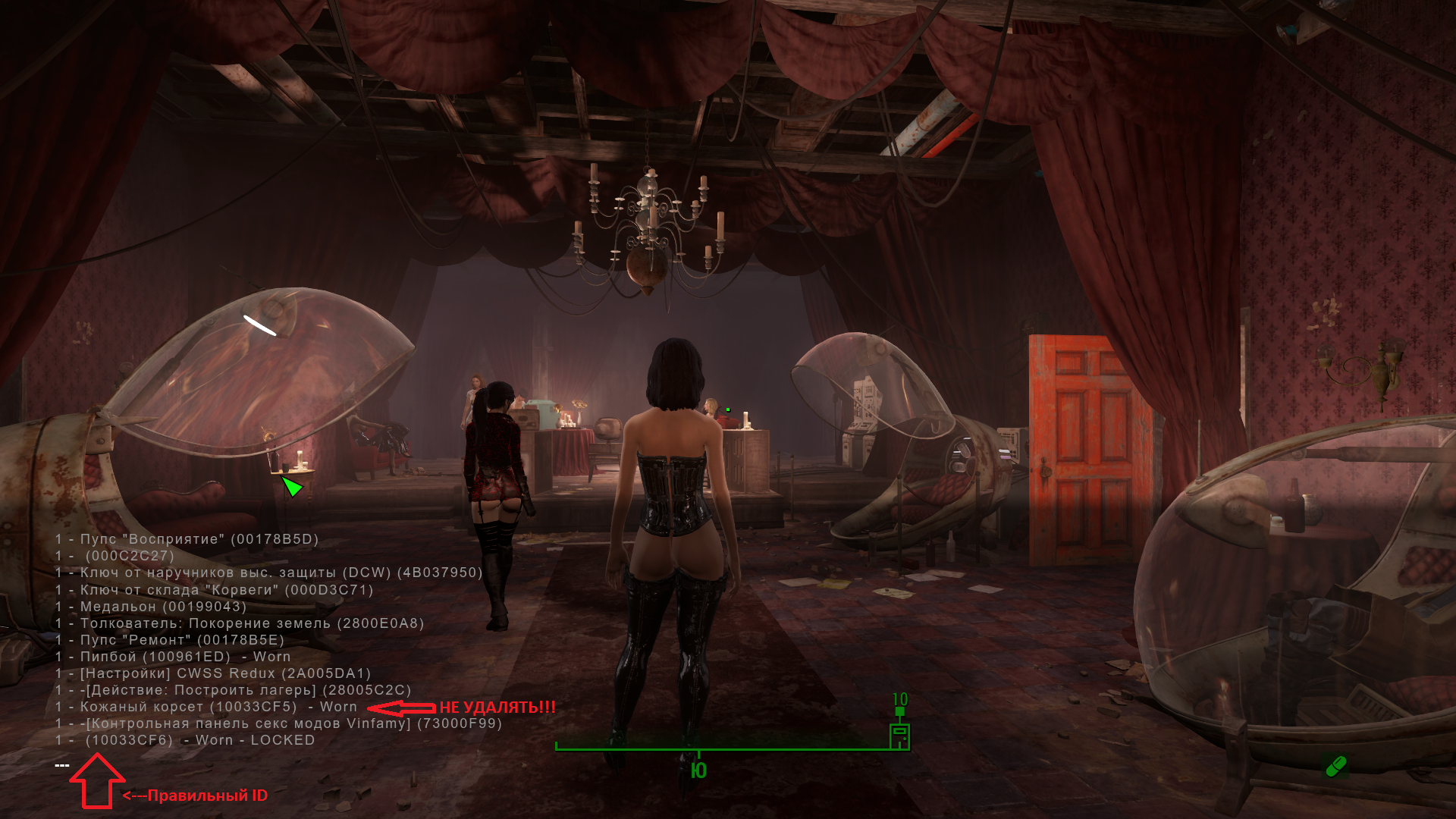Click the green pill status icon
Viewport: 1456px width, 819px height.
1335,766
